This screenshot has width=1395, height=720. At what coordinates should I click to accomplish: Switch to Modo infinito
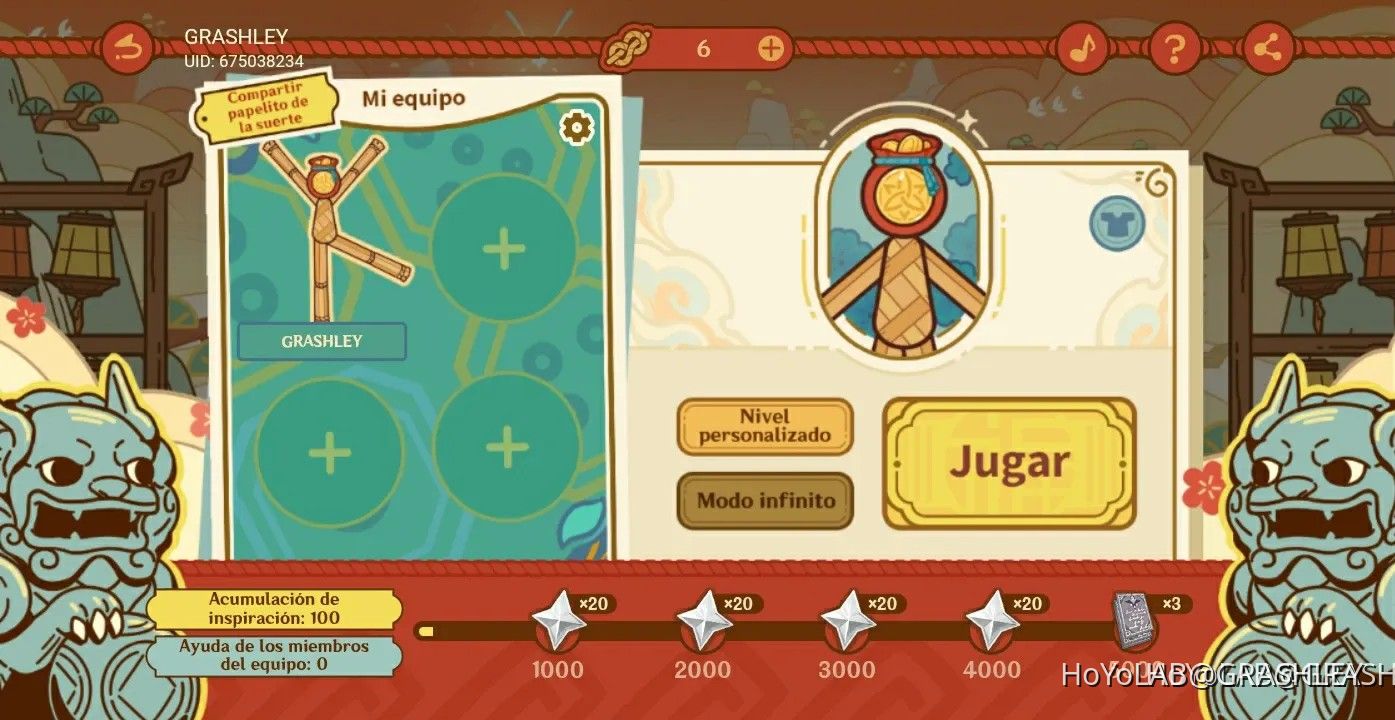764,502
